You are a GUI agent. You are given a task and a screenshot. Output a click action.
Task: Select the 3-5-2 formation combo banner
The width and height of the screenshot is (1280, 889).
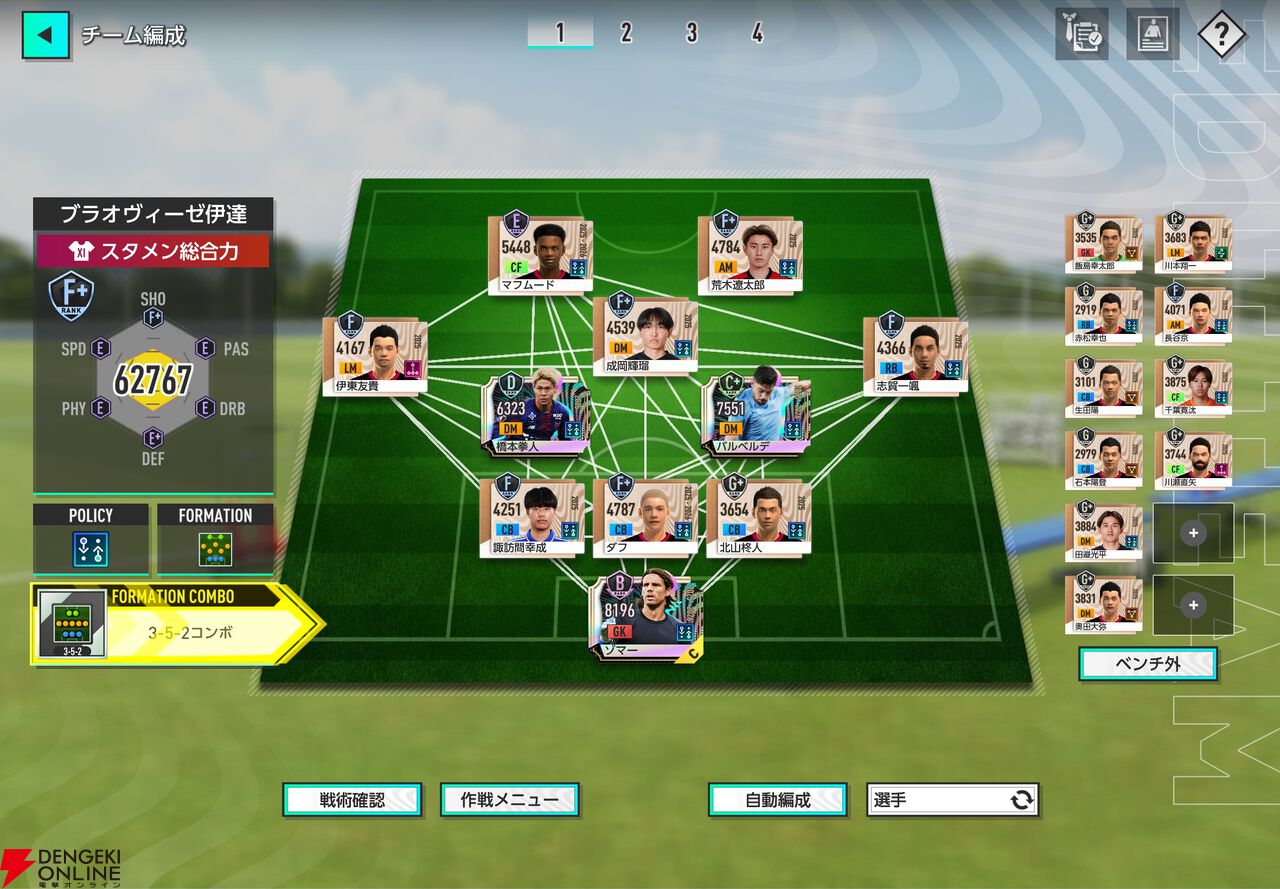(175, 624)
